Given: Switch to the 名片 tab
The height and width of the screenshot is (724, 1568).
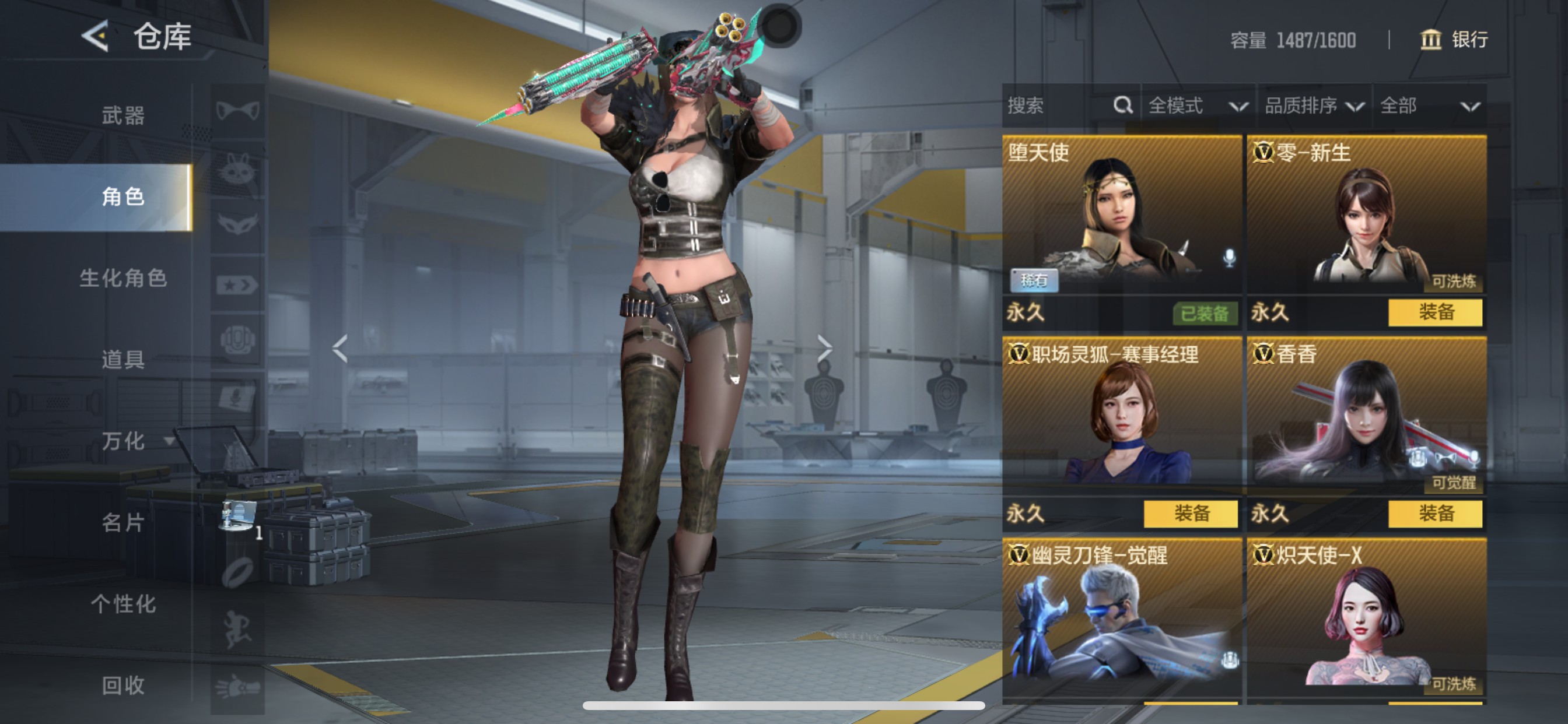Looking at the screenshot, I should coord(123,522).
